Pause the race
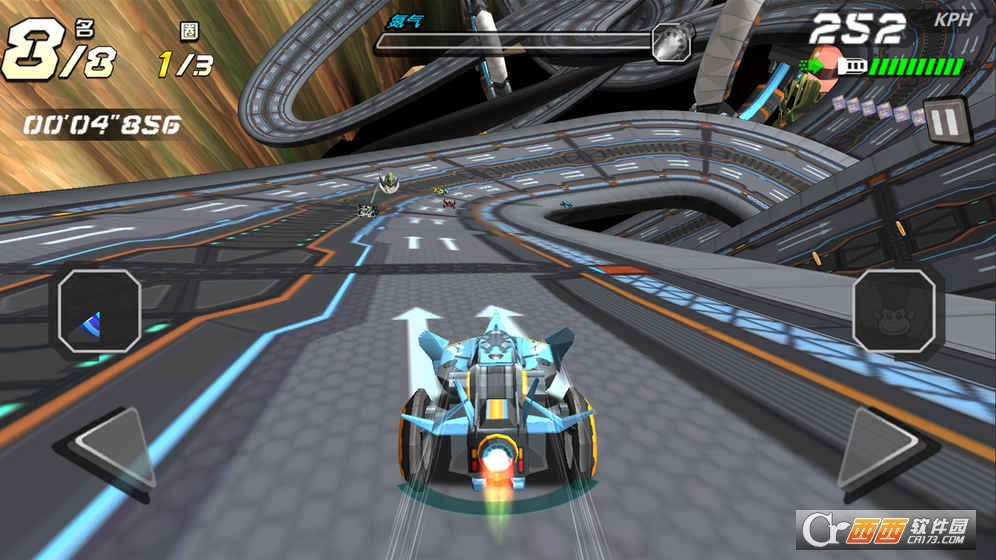The image size is (996, 560). pyautogui.click(x=944, y=119)
